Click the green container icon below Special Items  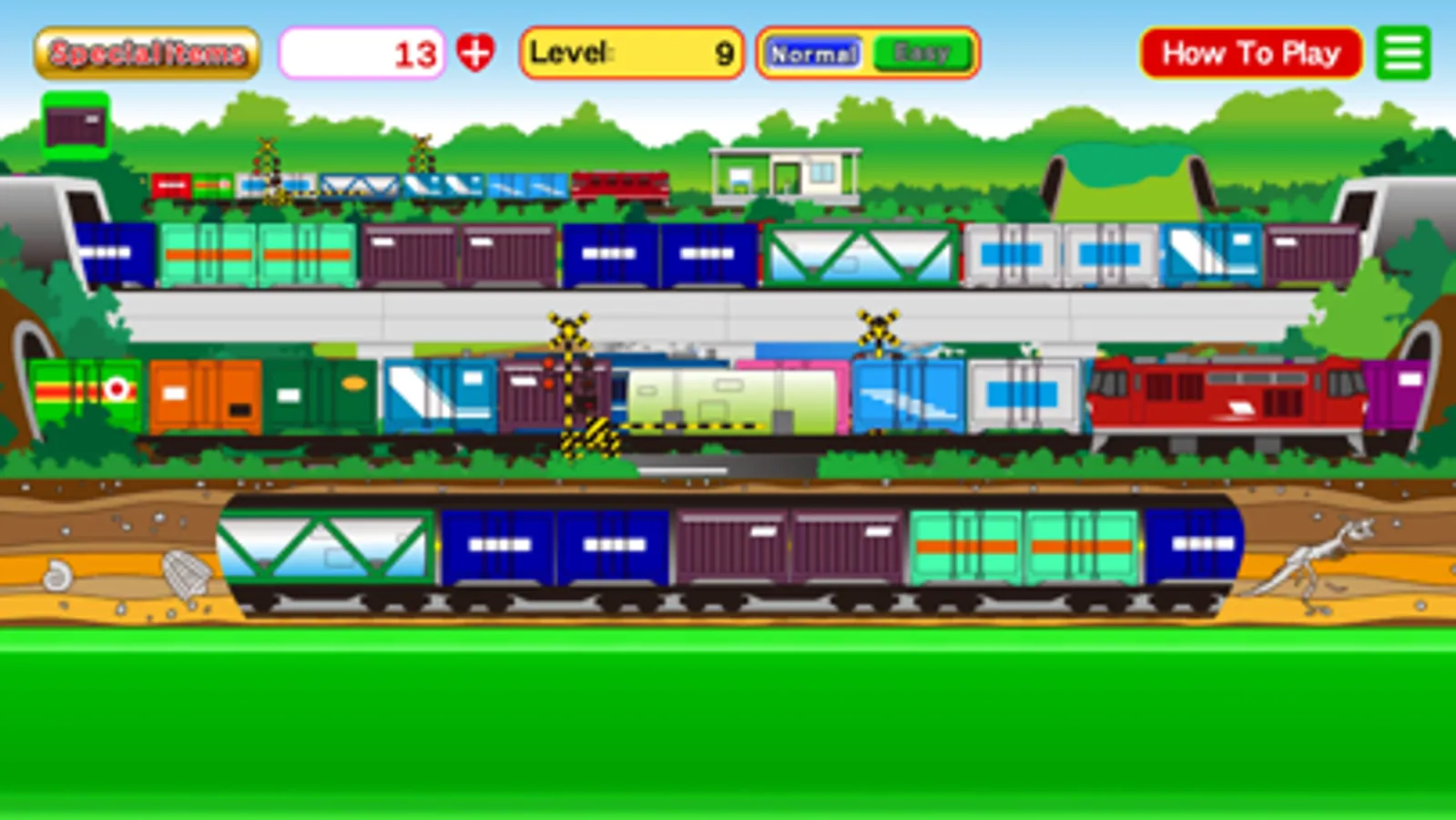(76, 122)
